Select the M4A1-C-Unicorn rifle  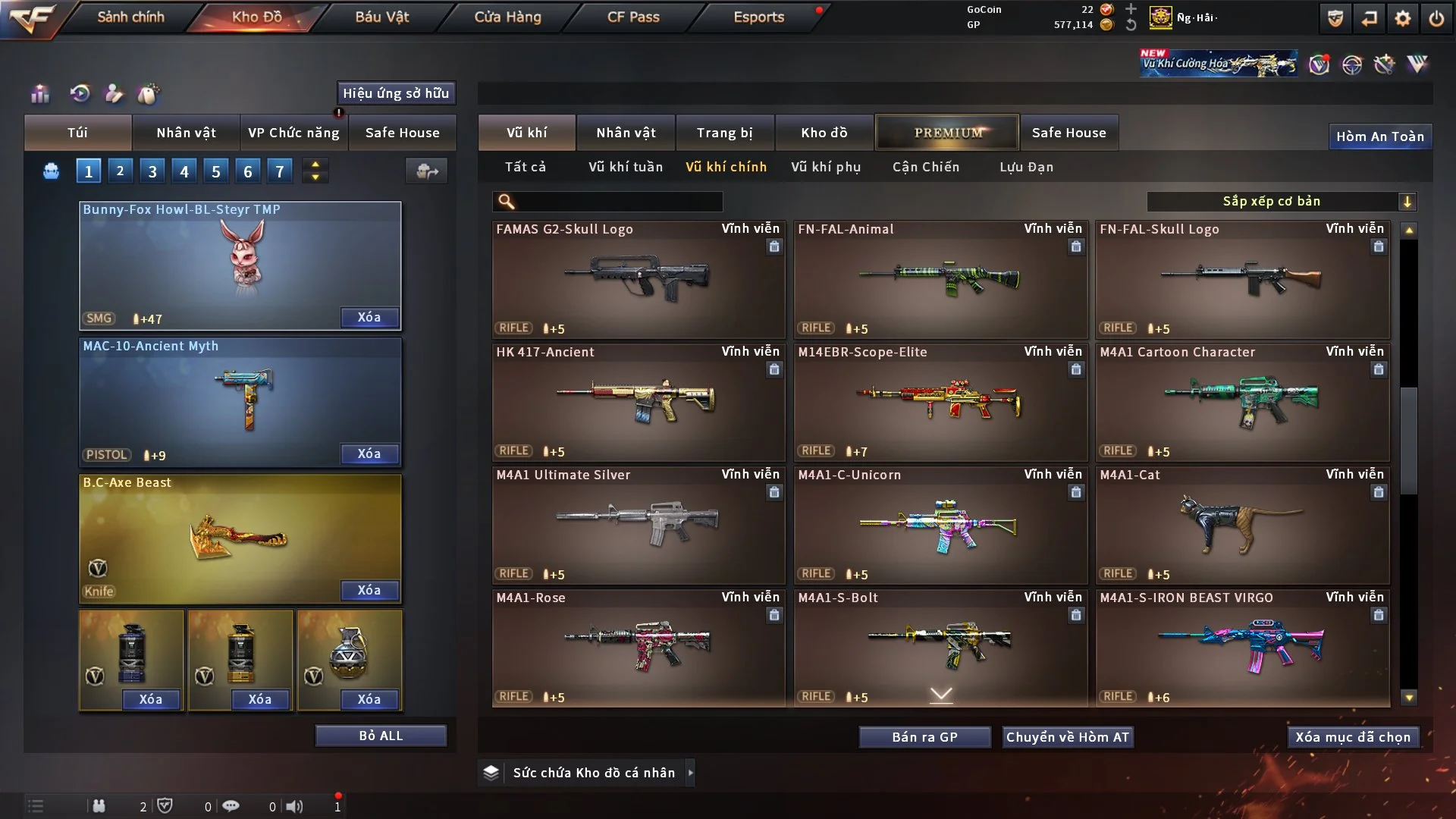940,525
